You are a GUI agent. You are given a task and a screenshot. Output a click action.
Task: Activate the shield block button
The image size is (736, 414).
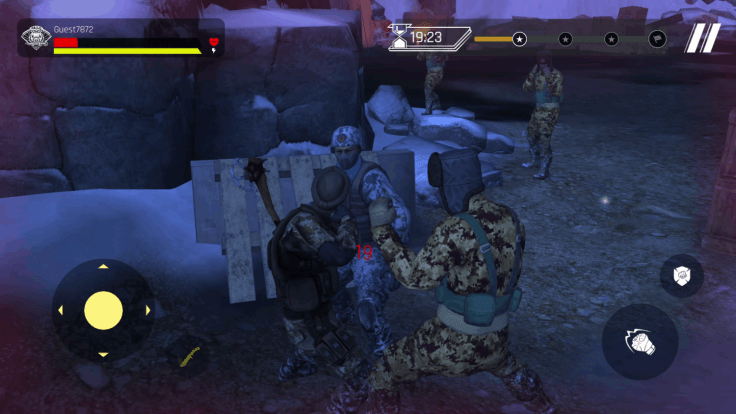coord(681,276)
